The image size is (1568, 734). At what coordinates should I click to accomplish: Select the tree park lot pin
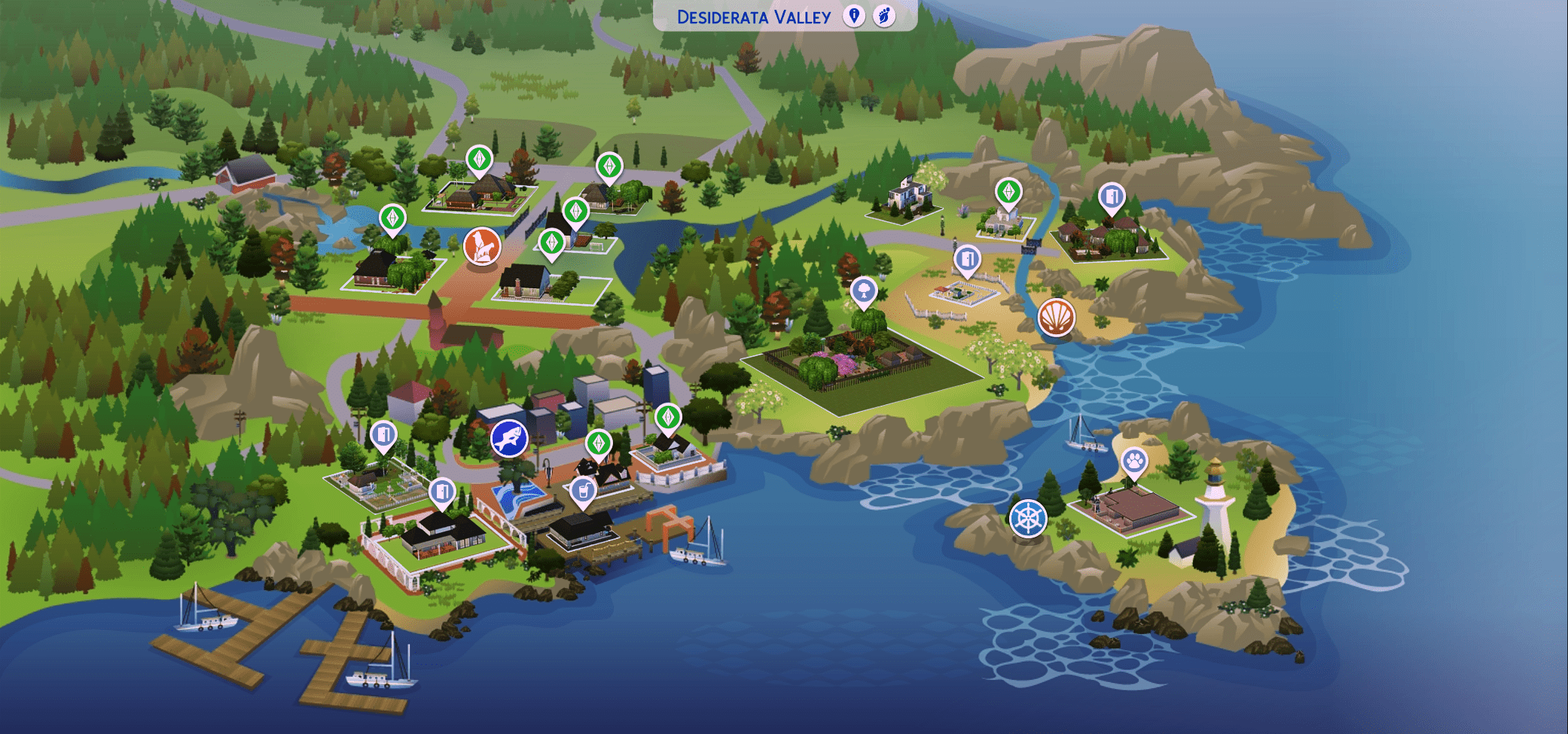864,290
